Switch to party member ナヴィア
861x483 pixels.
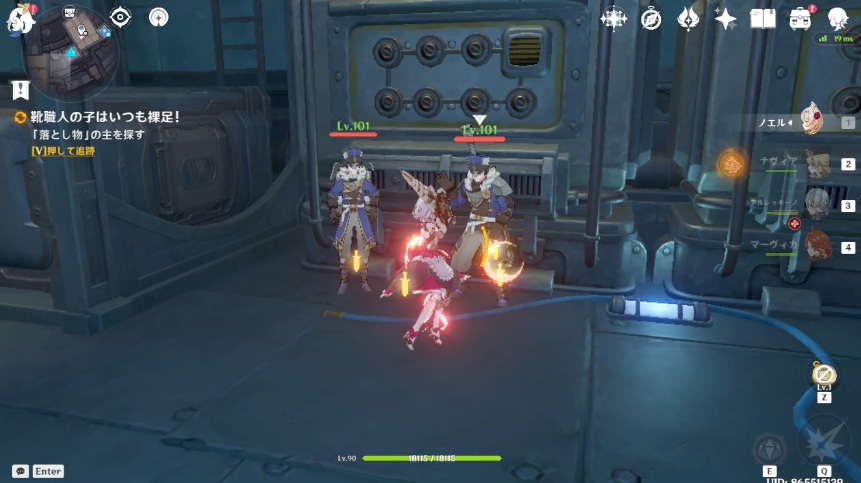point(812,163)
